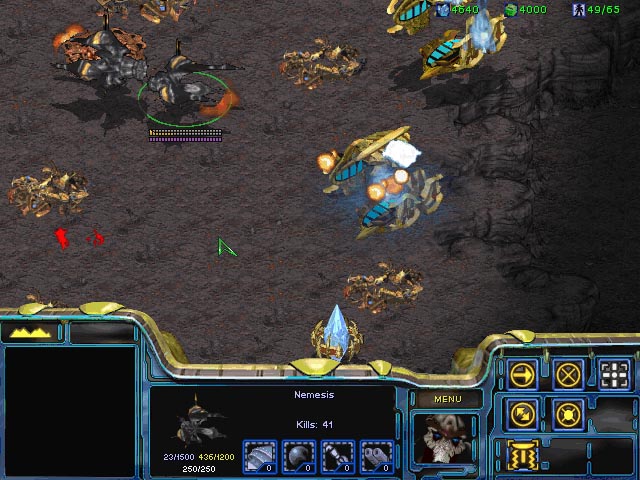The height and width of the screenshot is (480, 640).
Task: Open the game MENU
Action: [447, 399]
